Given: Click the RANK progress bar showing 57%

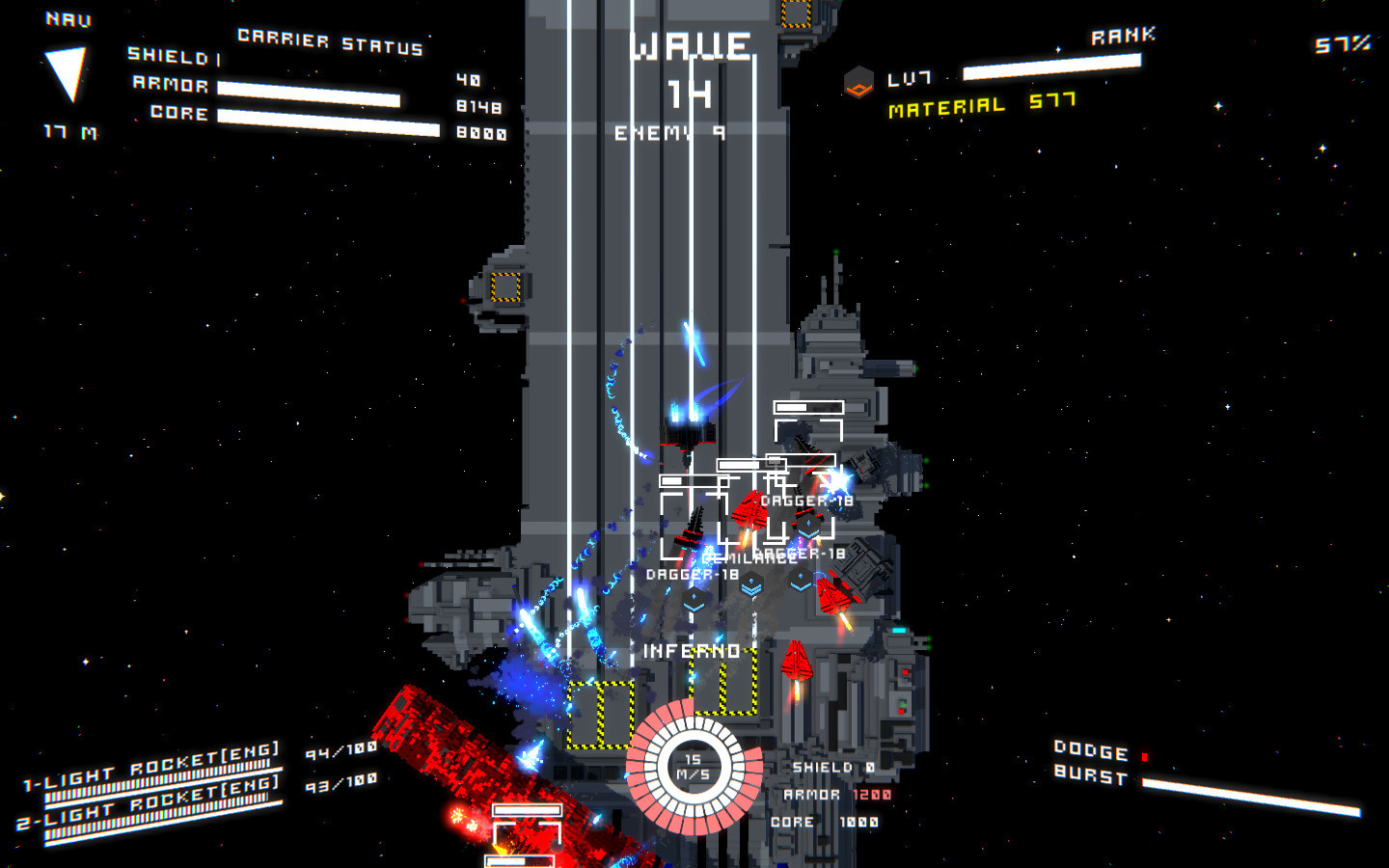Looking at the screenshot, I should click(x=1054, y=68).
